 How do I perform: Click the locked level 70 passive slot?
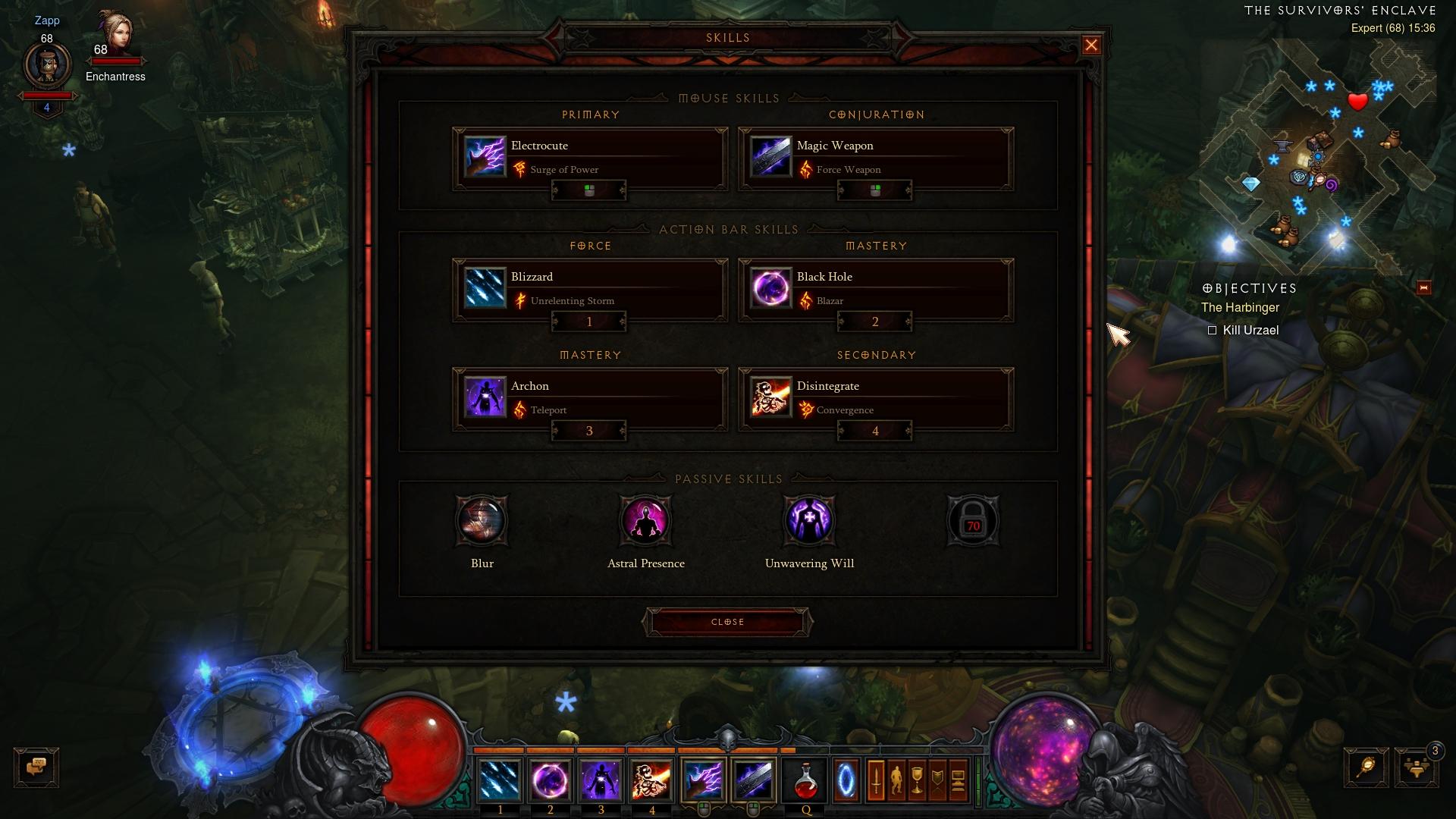pos(973,521)
